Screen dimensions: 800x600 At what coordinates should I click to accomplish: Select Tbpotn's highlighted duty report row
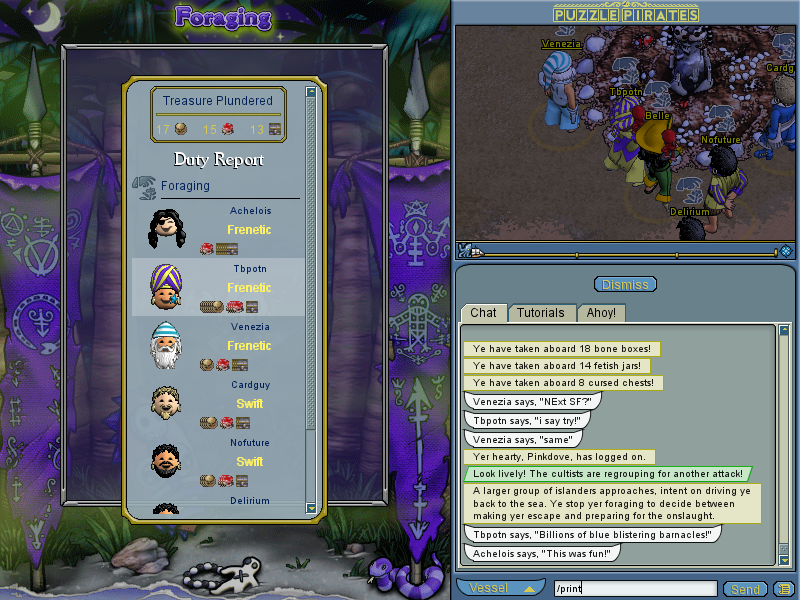pyautogui.click(x=218, y=288)
